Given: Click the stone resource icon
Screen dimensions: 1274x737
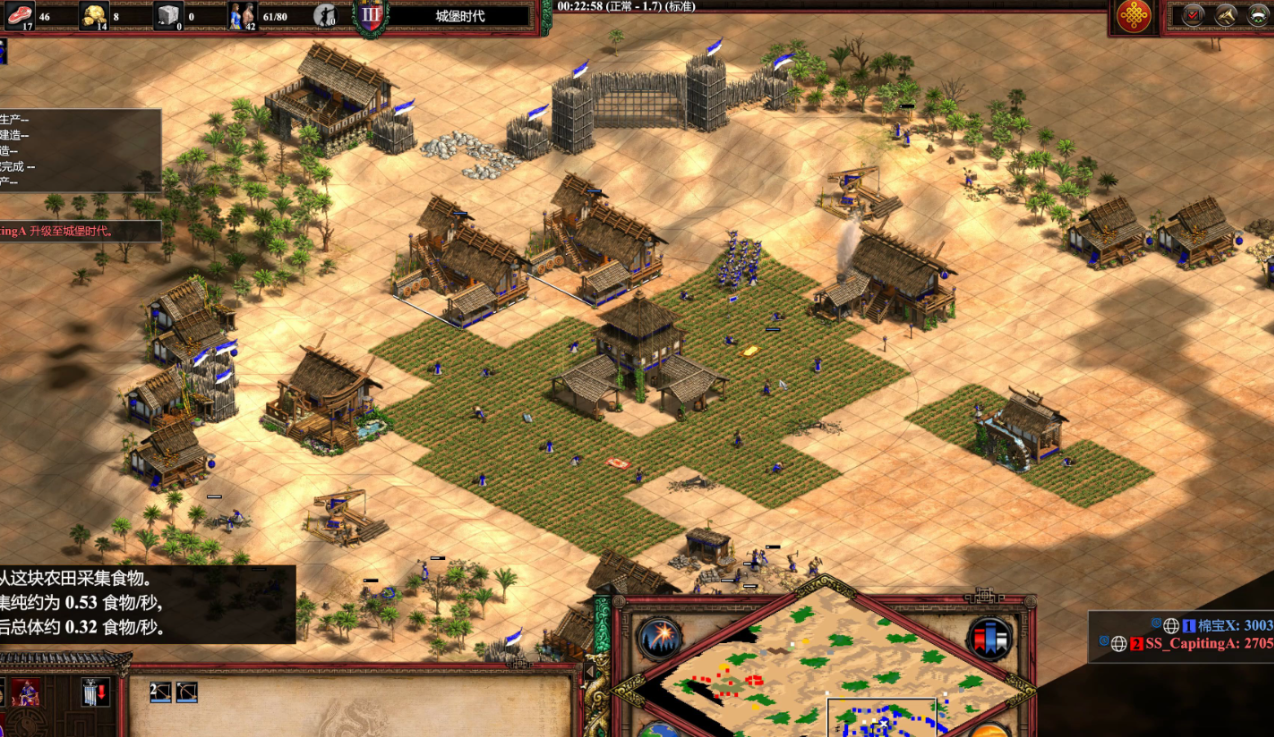Looking at the screenshot, I should (x=168, y=15).
